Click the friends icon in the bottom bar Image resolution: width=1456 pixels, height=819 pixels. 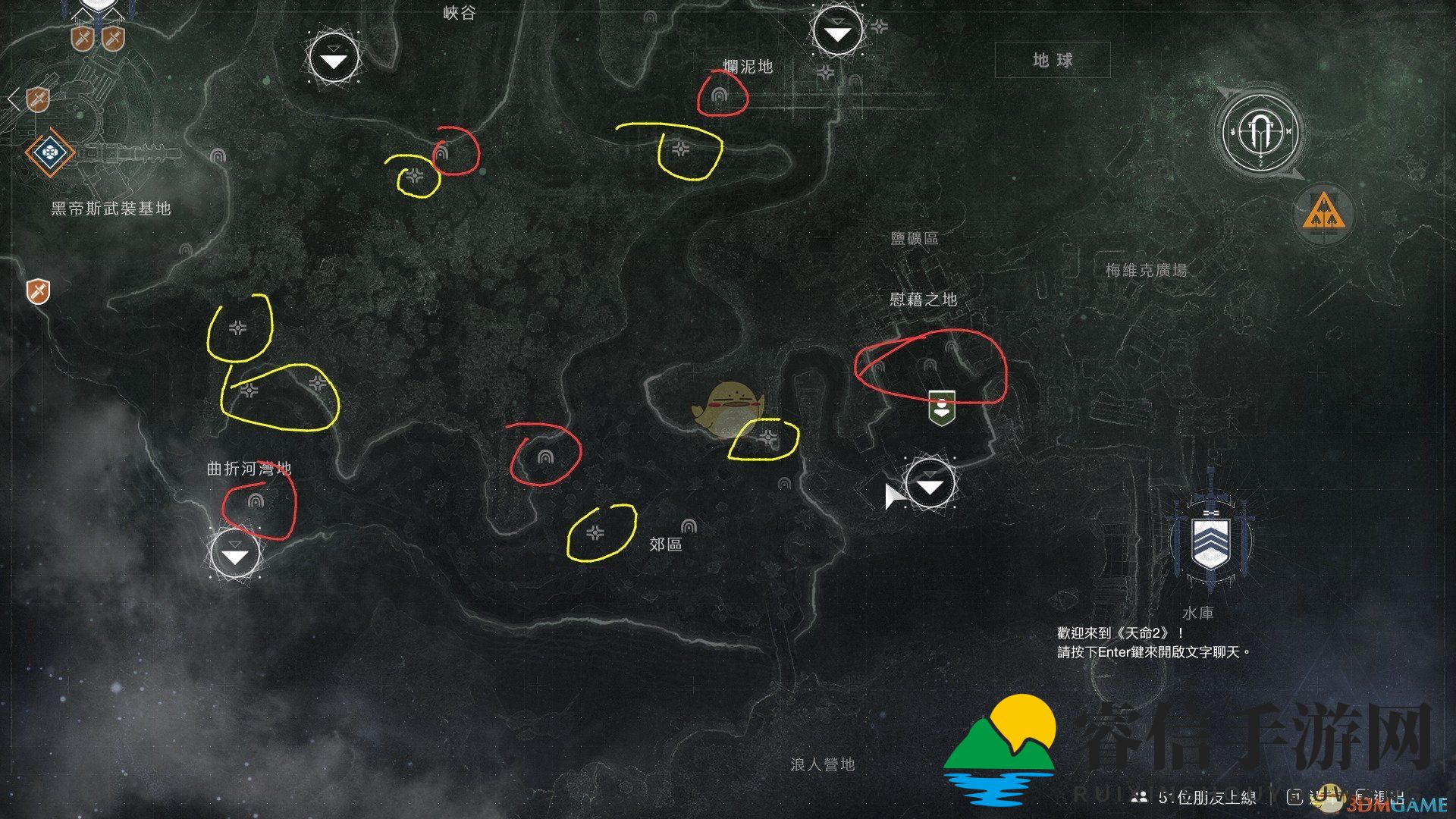pos(1140,797)
